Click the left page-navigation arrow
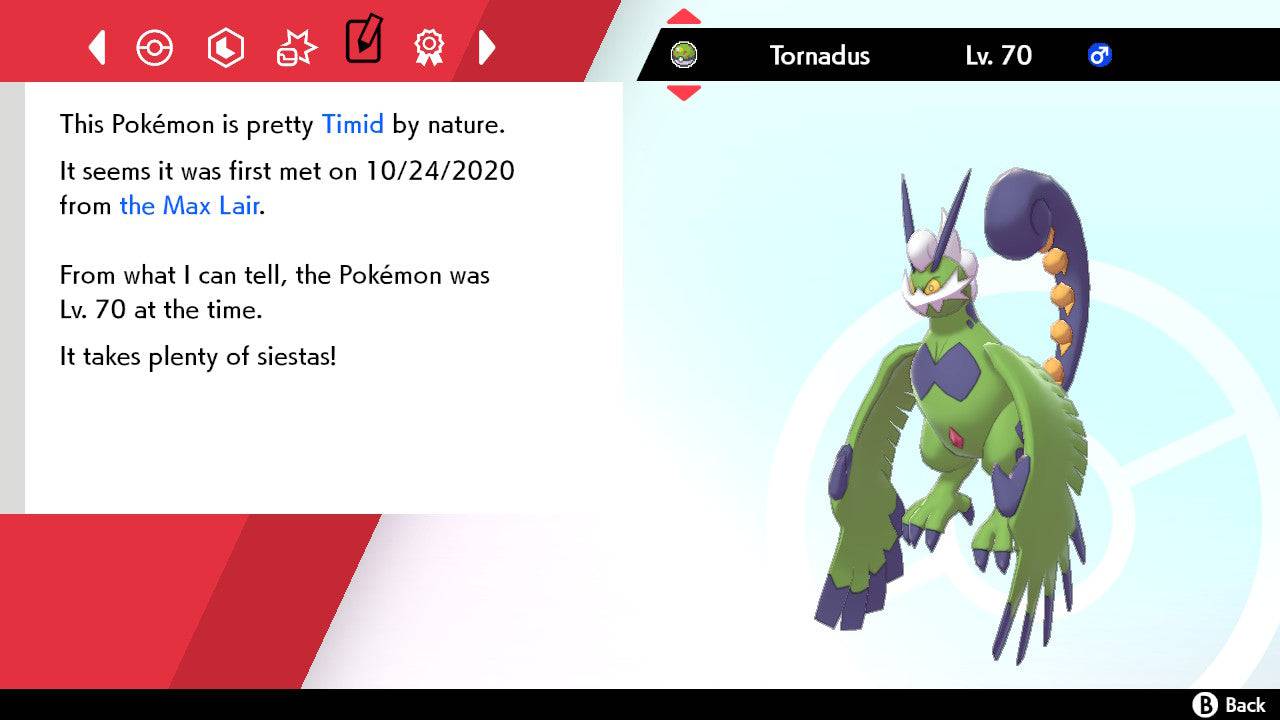Screen dimensions: 1280x720 tap(96, 47)
